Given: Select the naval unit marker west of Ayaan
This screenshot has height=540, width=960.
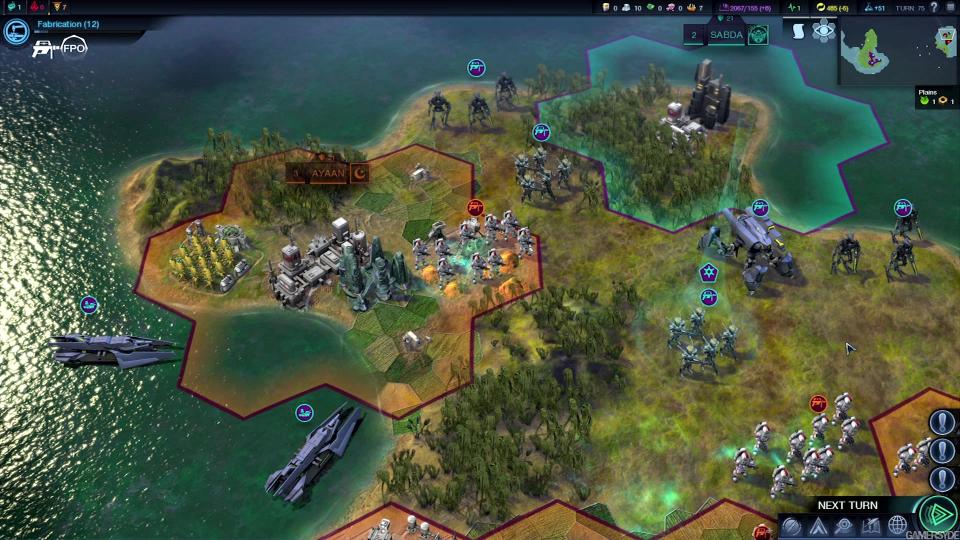Looking at the screenshot, I should [x=89, y=304].
